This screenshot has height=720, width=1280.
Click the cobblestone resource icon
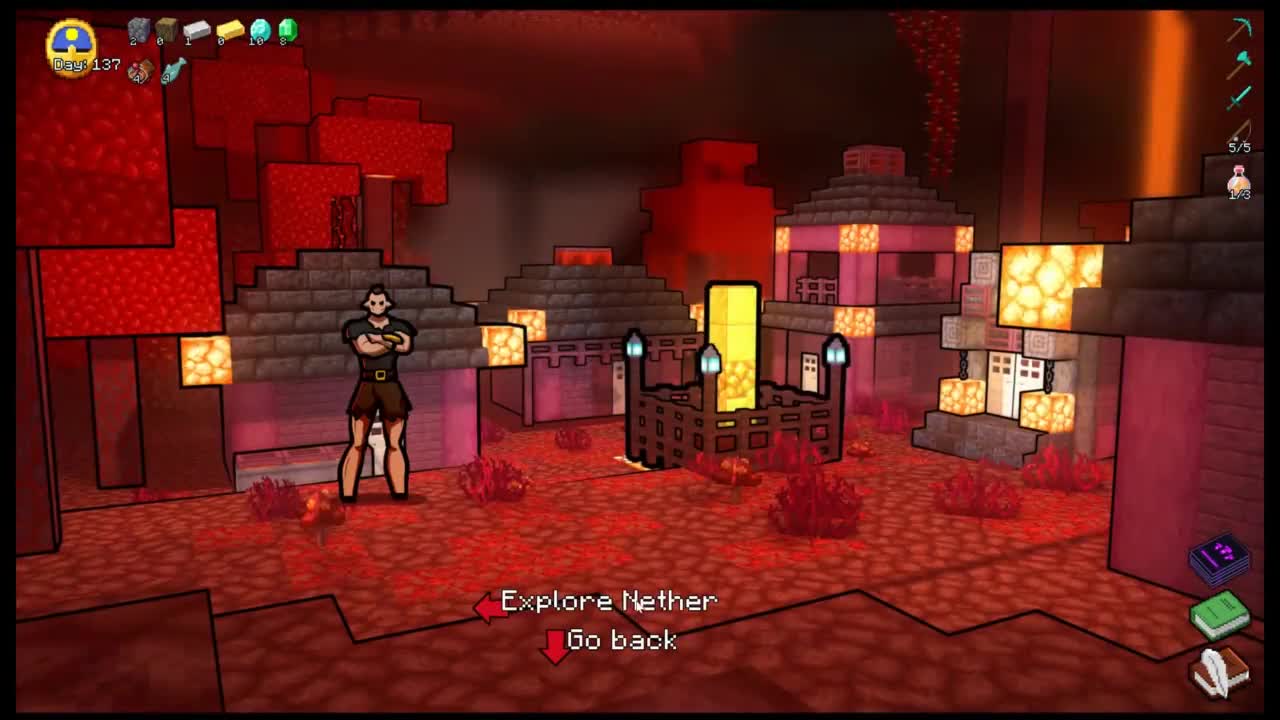tap(138, 30)
